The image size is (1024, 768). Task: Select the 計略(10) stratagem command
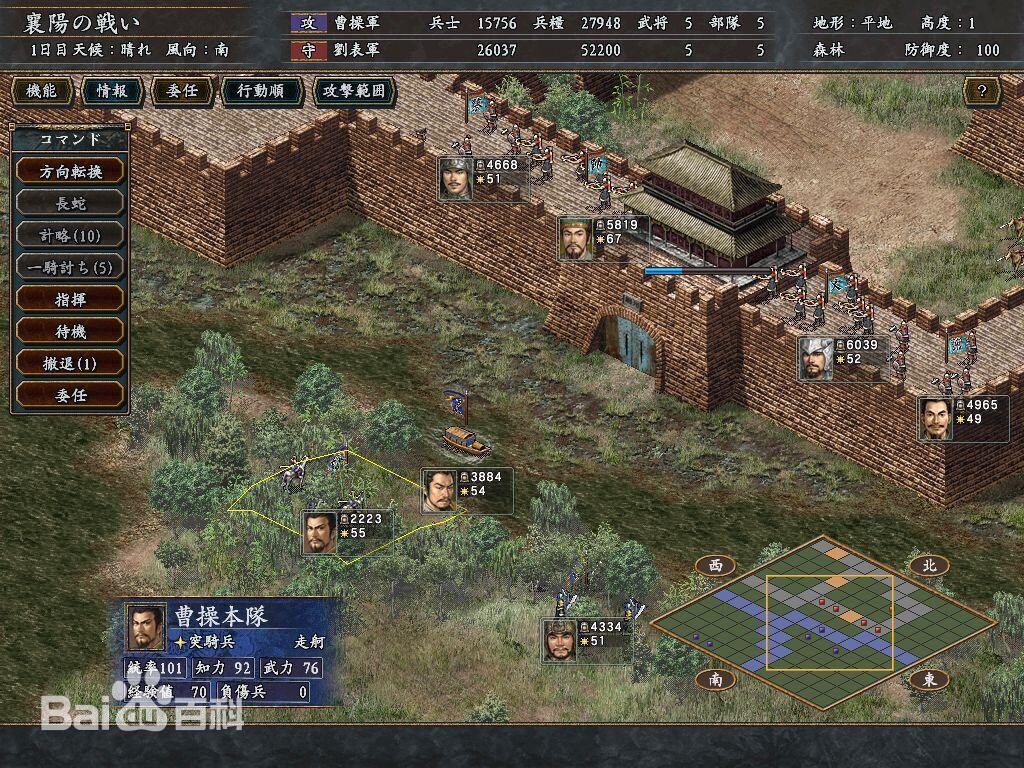(70, 235)
